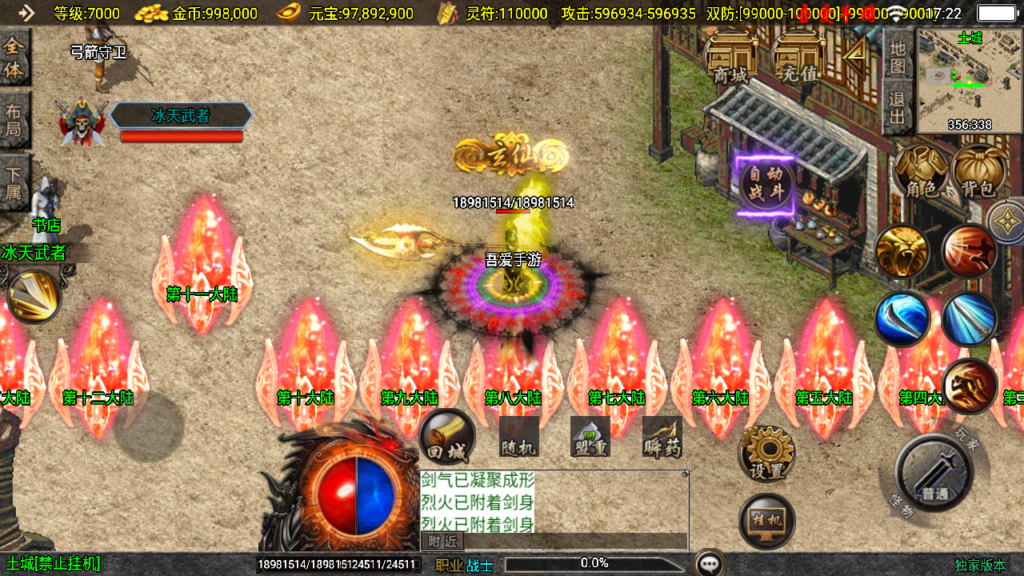1024x576 pixels.
Task: Click the 退出 exit button
Action: (x=897, y=110)
